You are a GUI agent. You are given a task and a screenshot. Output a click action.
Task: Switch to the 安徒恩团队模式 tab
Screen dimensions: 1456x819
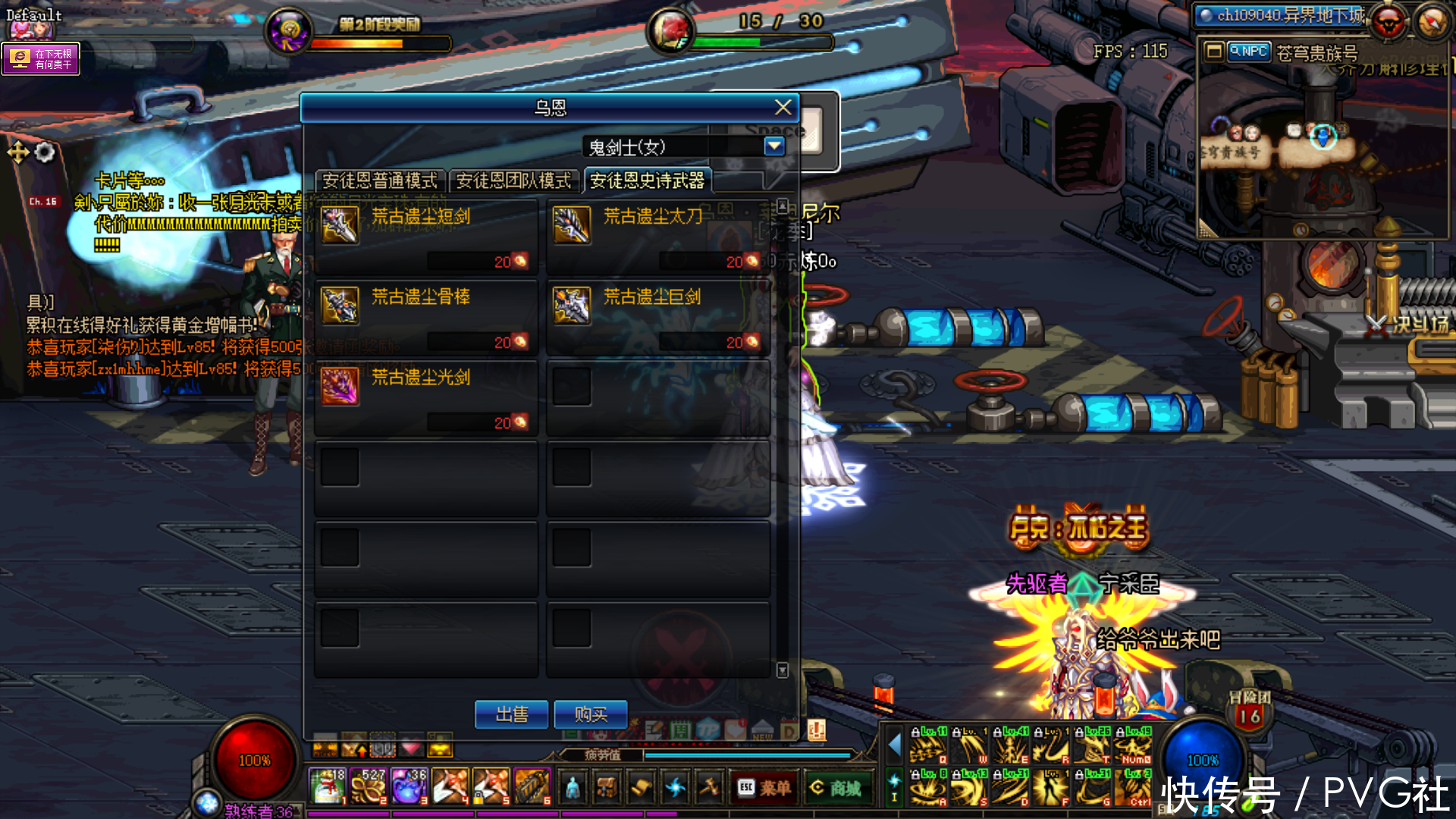[513, 181]
